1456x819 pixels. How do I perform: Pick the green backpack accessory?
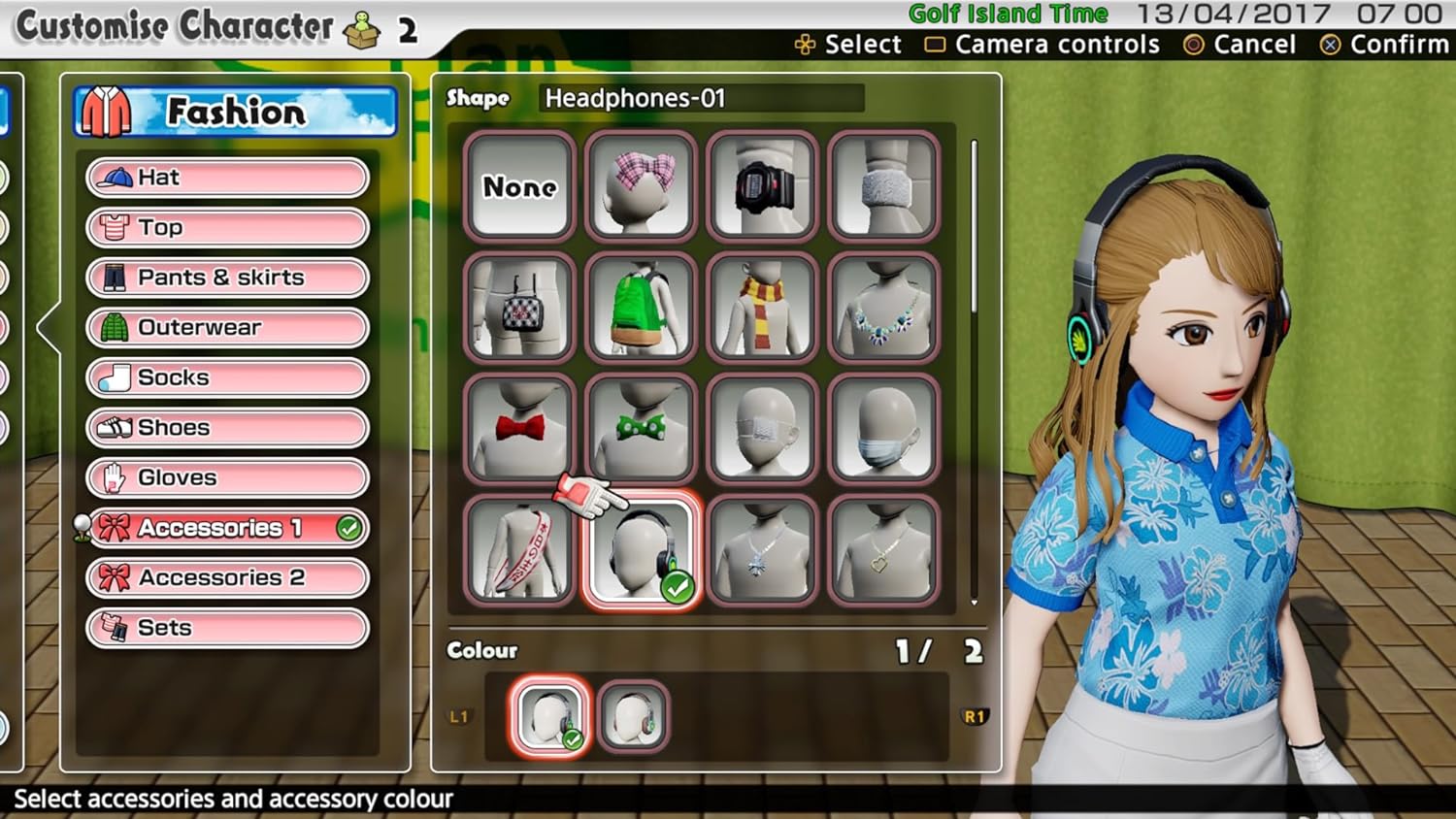pos(642,308)
